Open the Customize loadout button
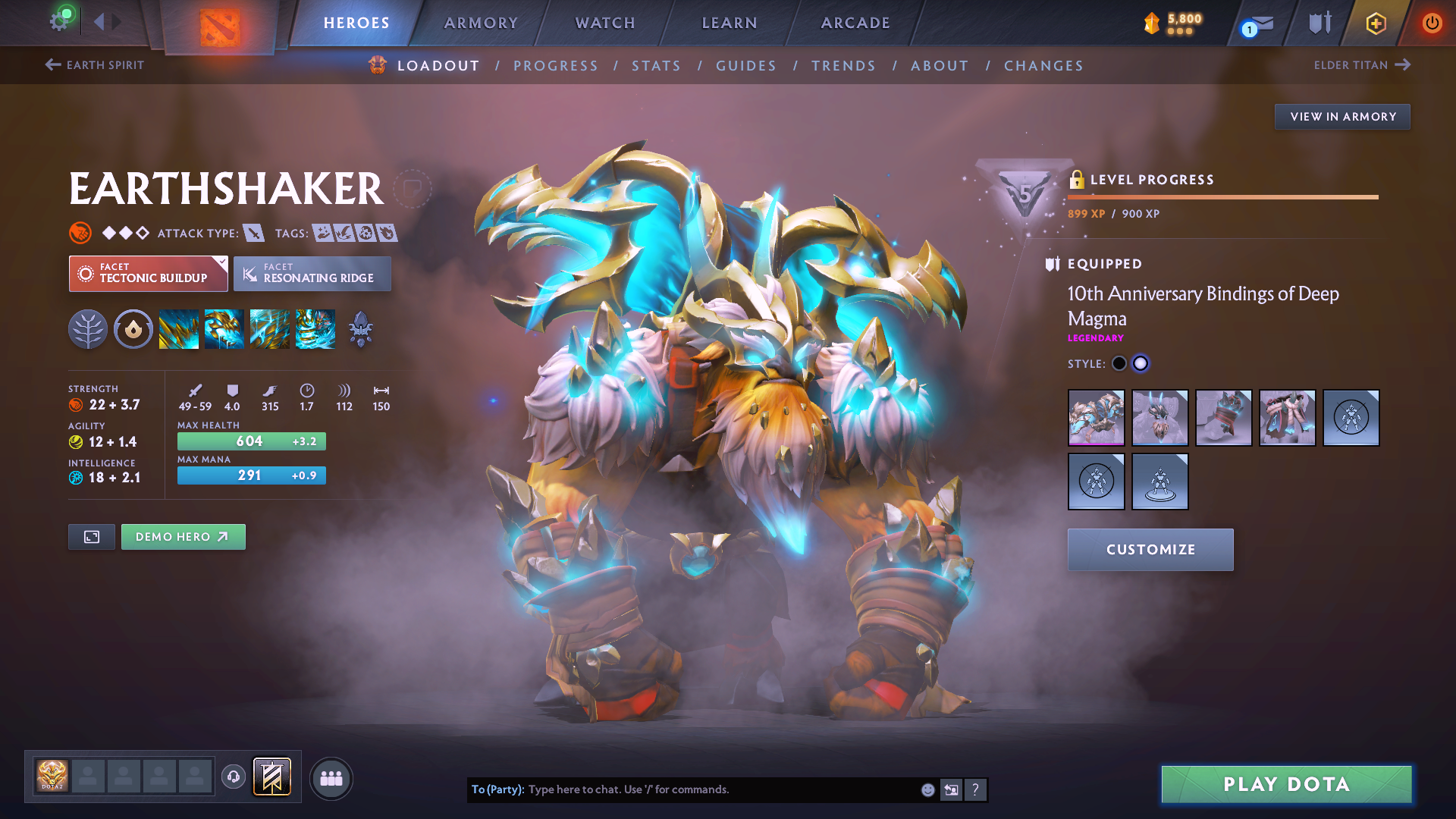This screenshot has height=819, width=1456. [x=1150, y=550]
